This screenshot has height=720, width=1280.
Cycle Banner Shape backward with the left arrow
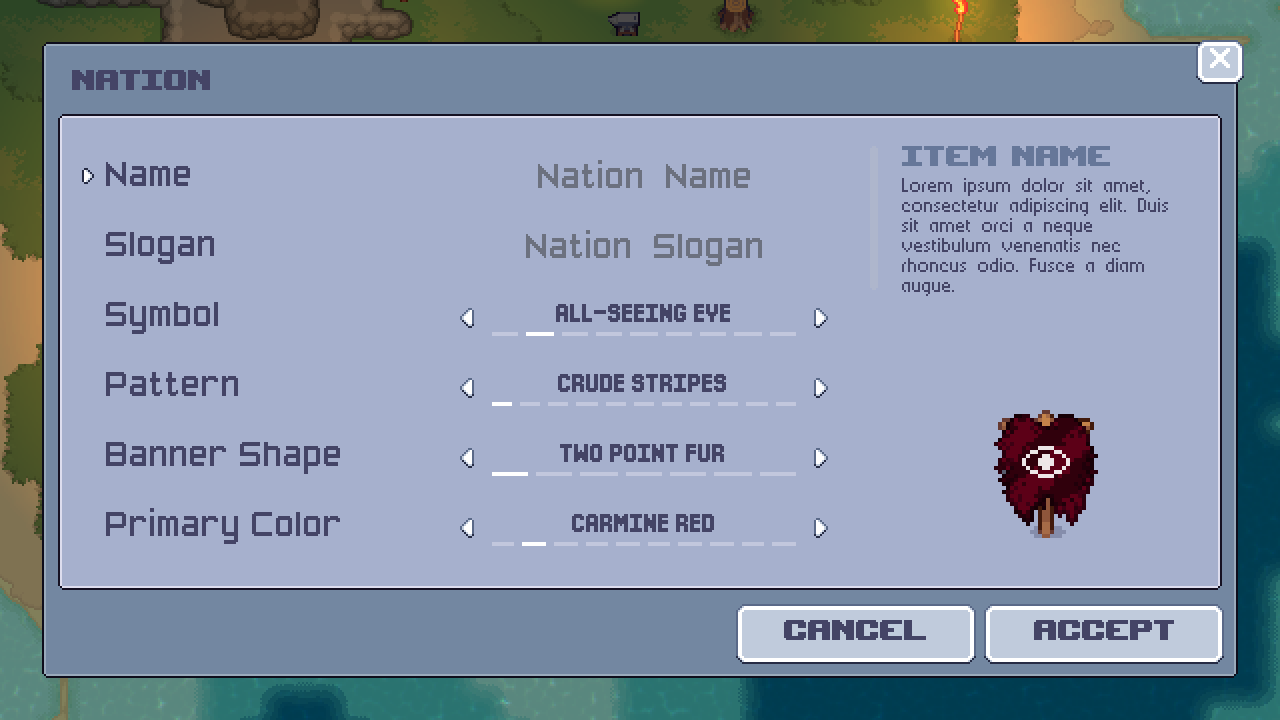click(x=467, y=458)
